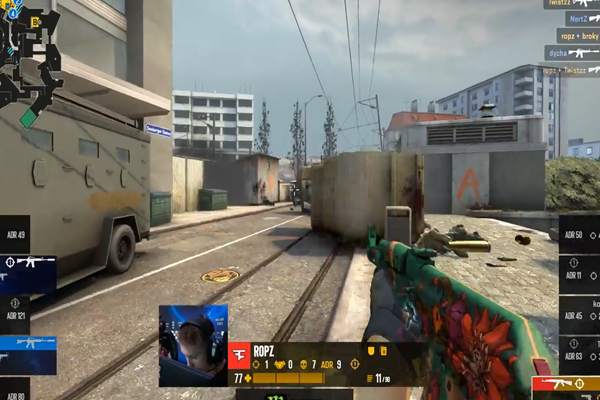
Task: Choose the player card showing ADR 45
Action: pyautogui.click(x=579, y=316)
